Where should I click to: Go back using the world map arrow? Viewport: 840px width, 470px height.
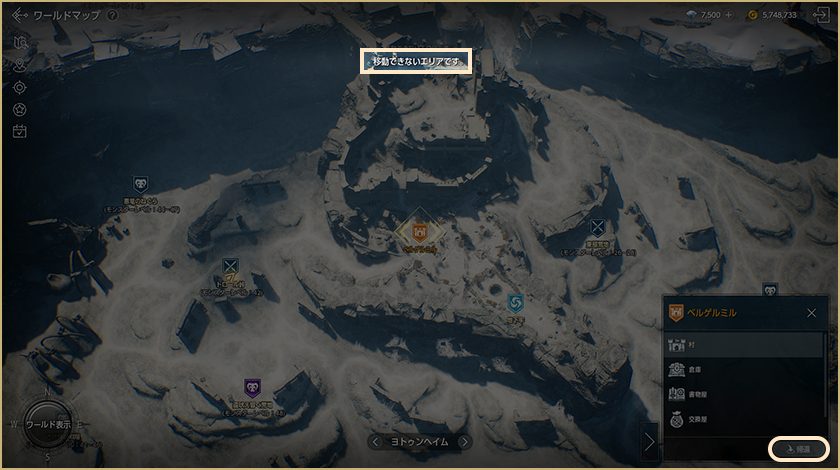[20, 16]
